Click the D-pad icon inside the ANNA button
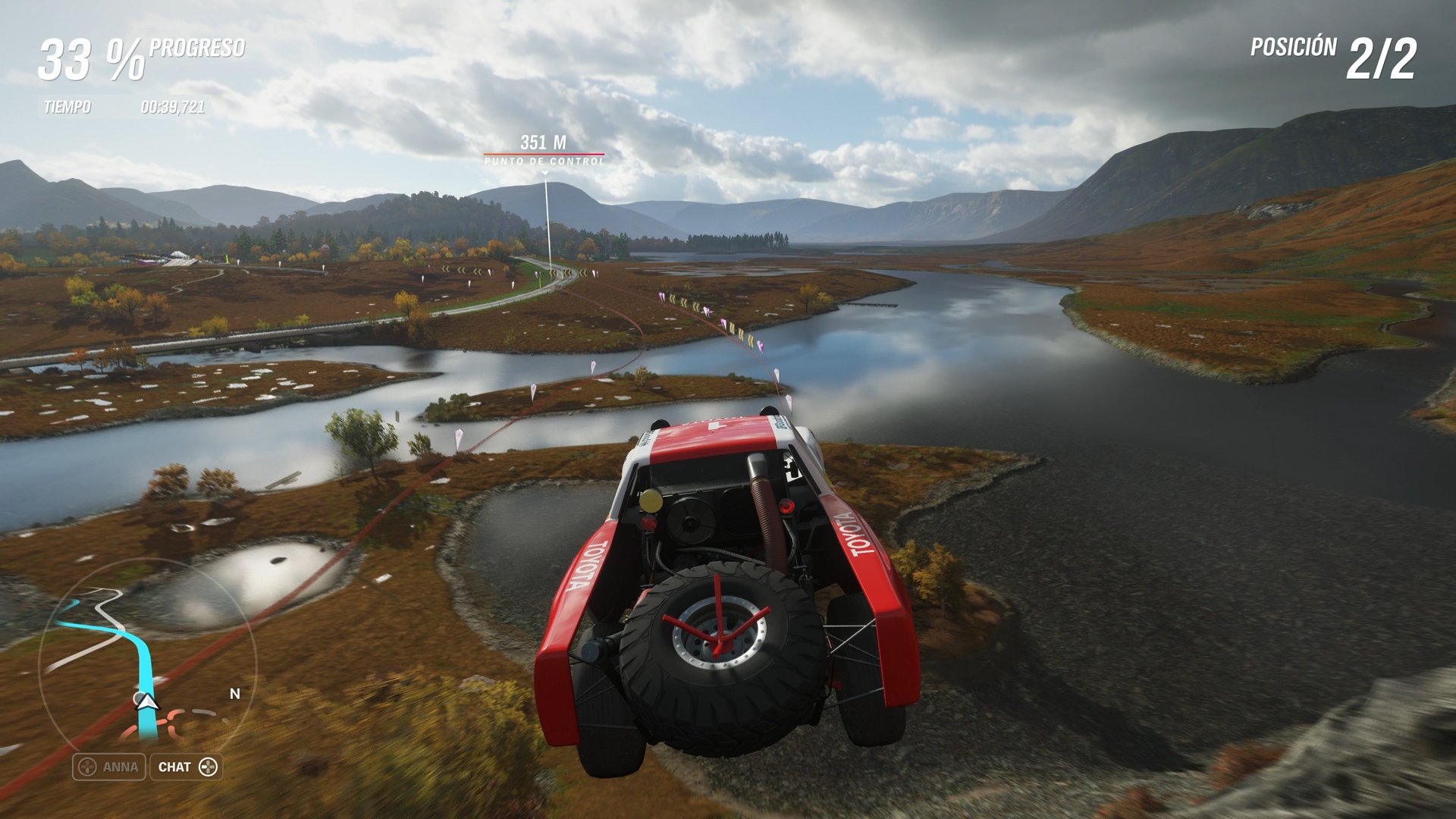The image size is (1456, 819). 87,766
